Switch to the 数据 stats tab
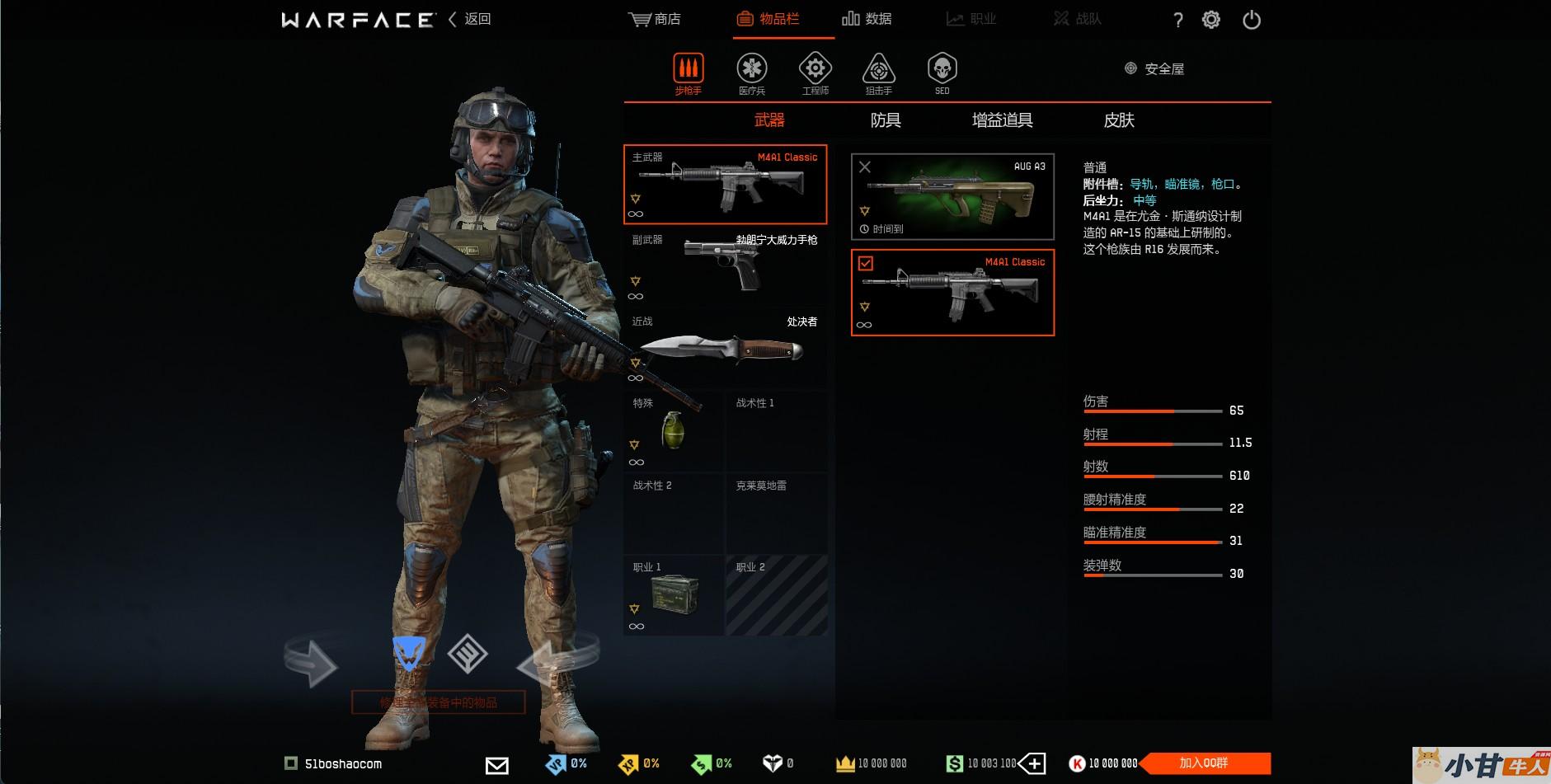 coord(867,19)
